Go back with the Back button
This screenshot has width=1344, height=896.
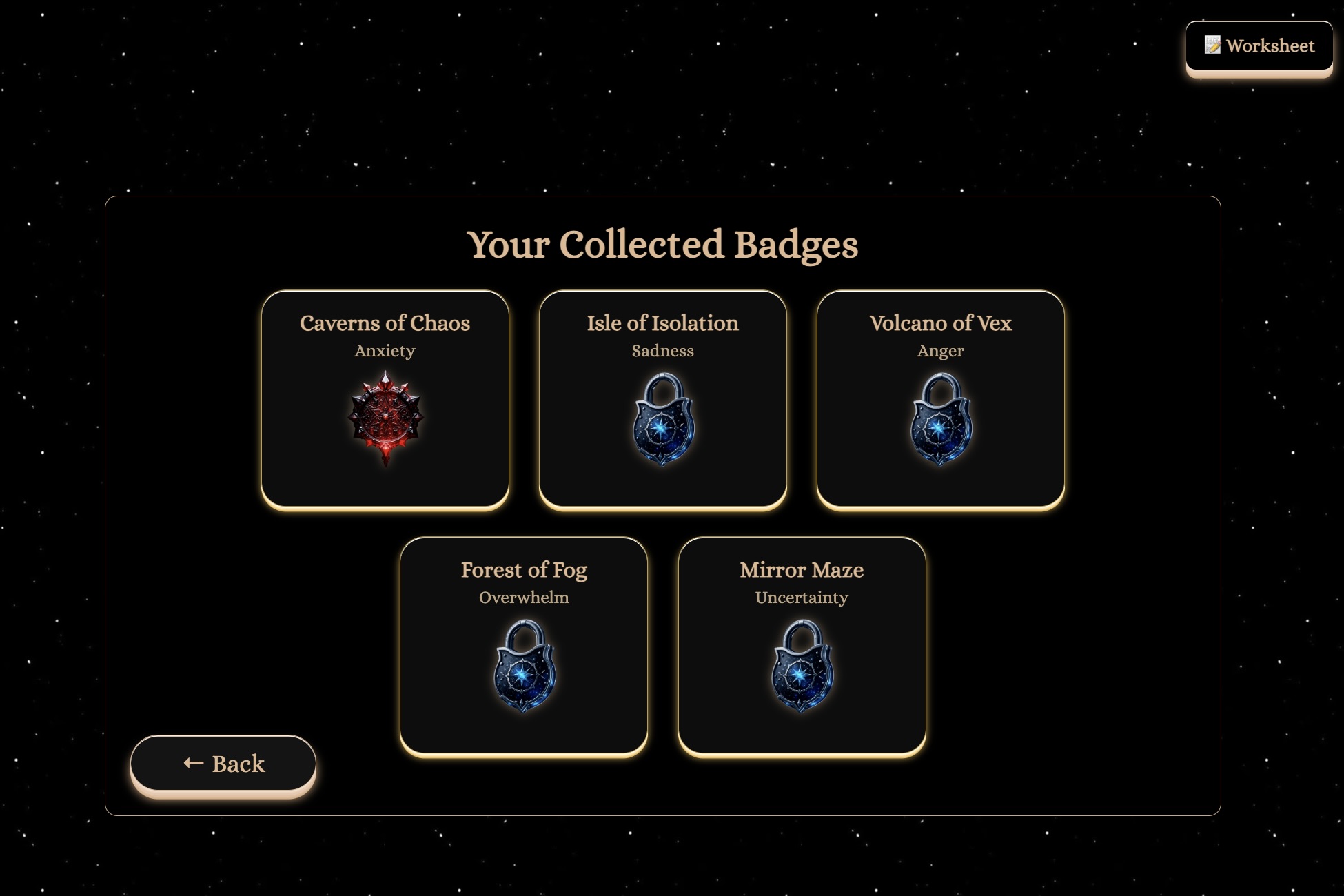(223, 763)
